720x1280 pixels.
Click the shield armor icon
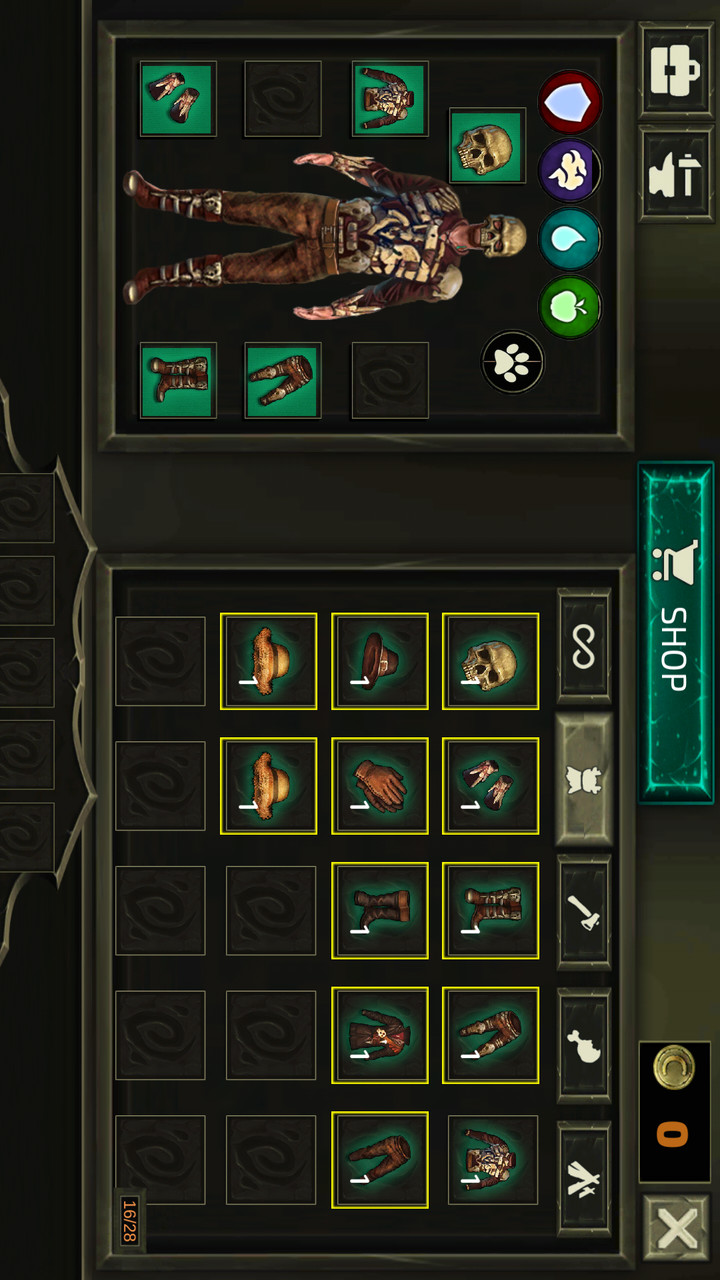pyautogui.click(x=570, y=102)
